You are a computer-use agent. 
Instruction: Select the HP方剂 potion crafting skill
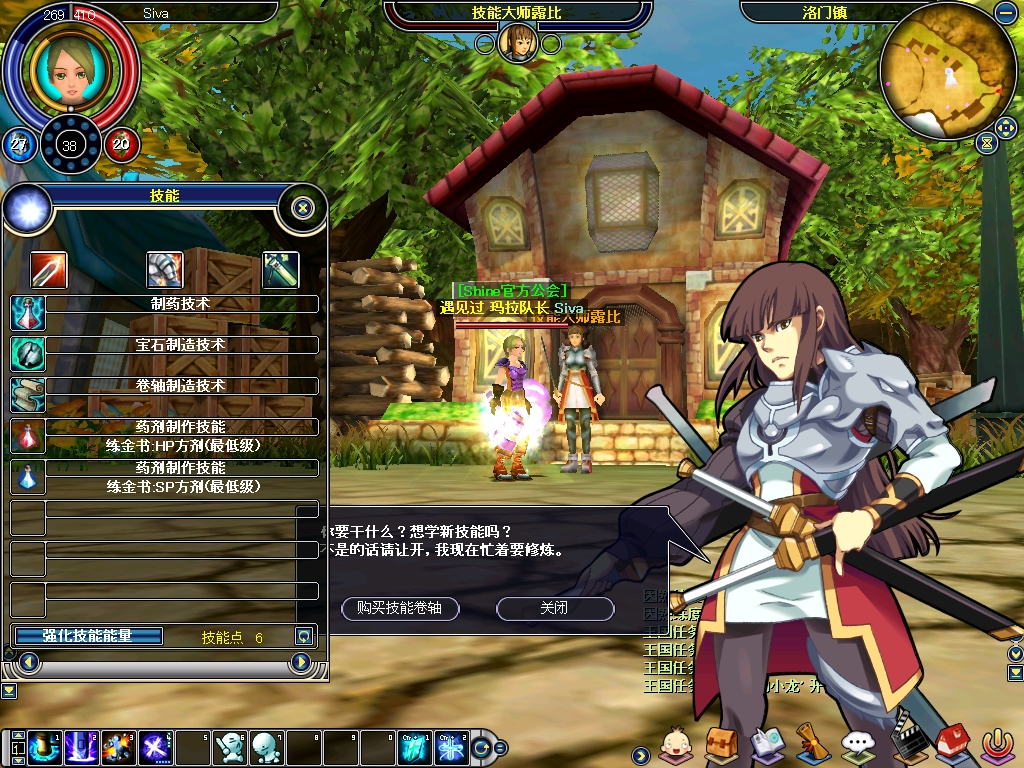[180, 436]
